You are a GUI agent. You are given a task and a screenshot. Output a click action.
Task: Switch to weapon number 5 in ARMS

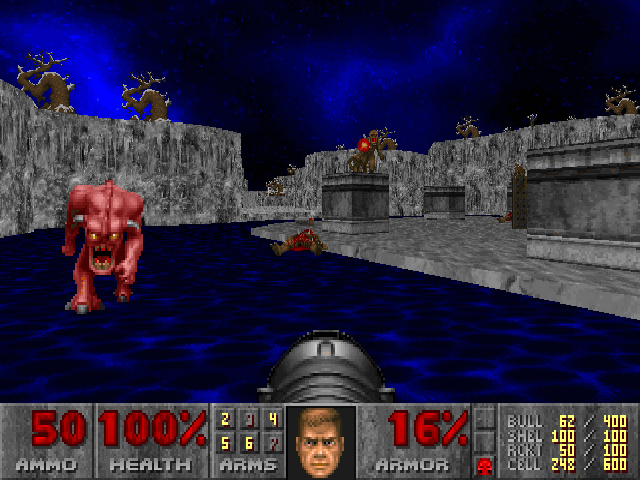tap(226, 441)
